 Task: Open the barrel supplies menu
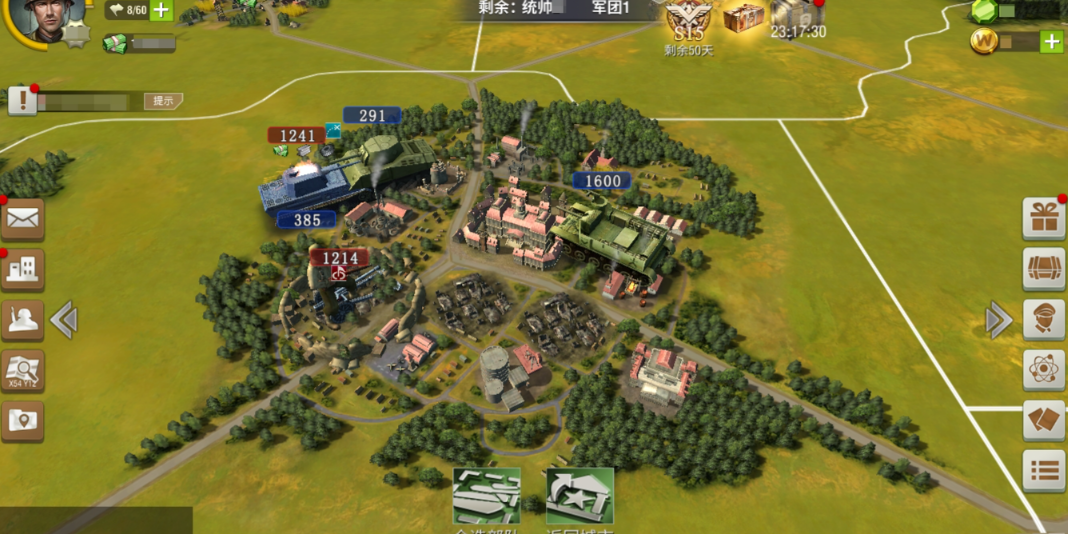coord(1044,269)
